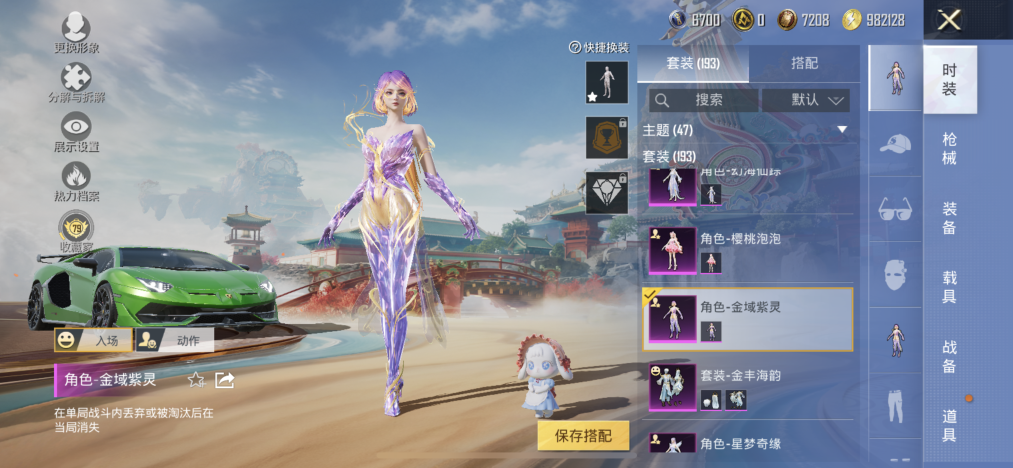This screenshot has height=468, width=1013.
Task: Click the 搜索 search field
Action: coord(703,100)
